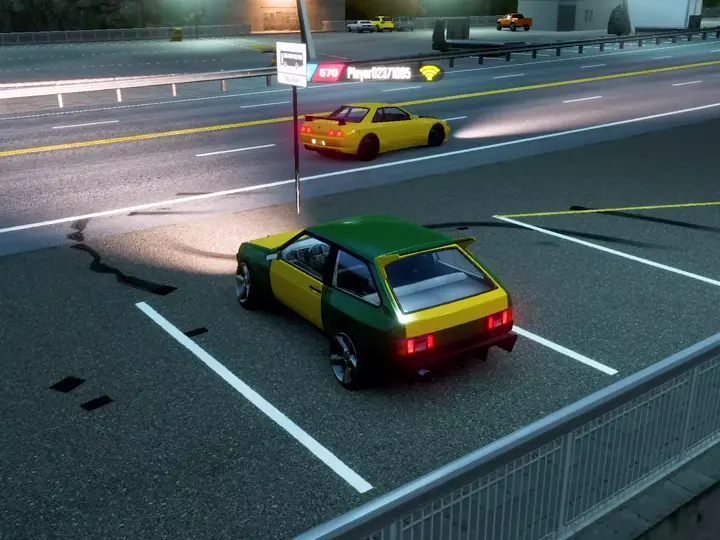Select the Player02371085 name tag
The width and height of the screenshot is (720, 540).
[x=379, y=73]
